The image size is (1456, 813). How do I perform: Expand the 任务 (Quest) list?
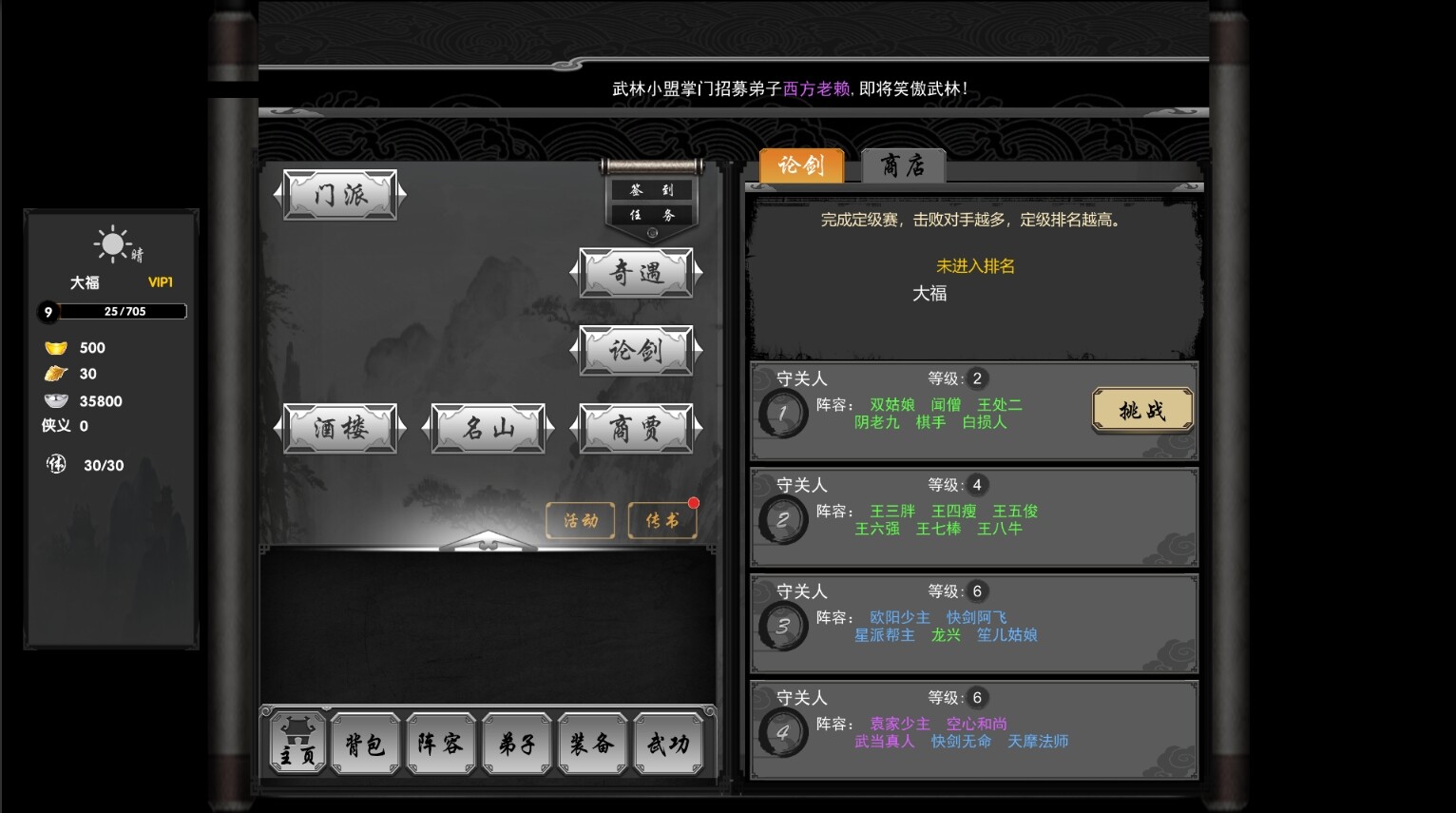click(650, 215)
